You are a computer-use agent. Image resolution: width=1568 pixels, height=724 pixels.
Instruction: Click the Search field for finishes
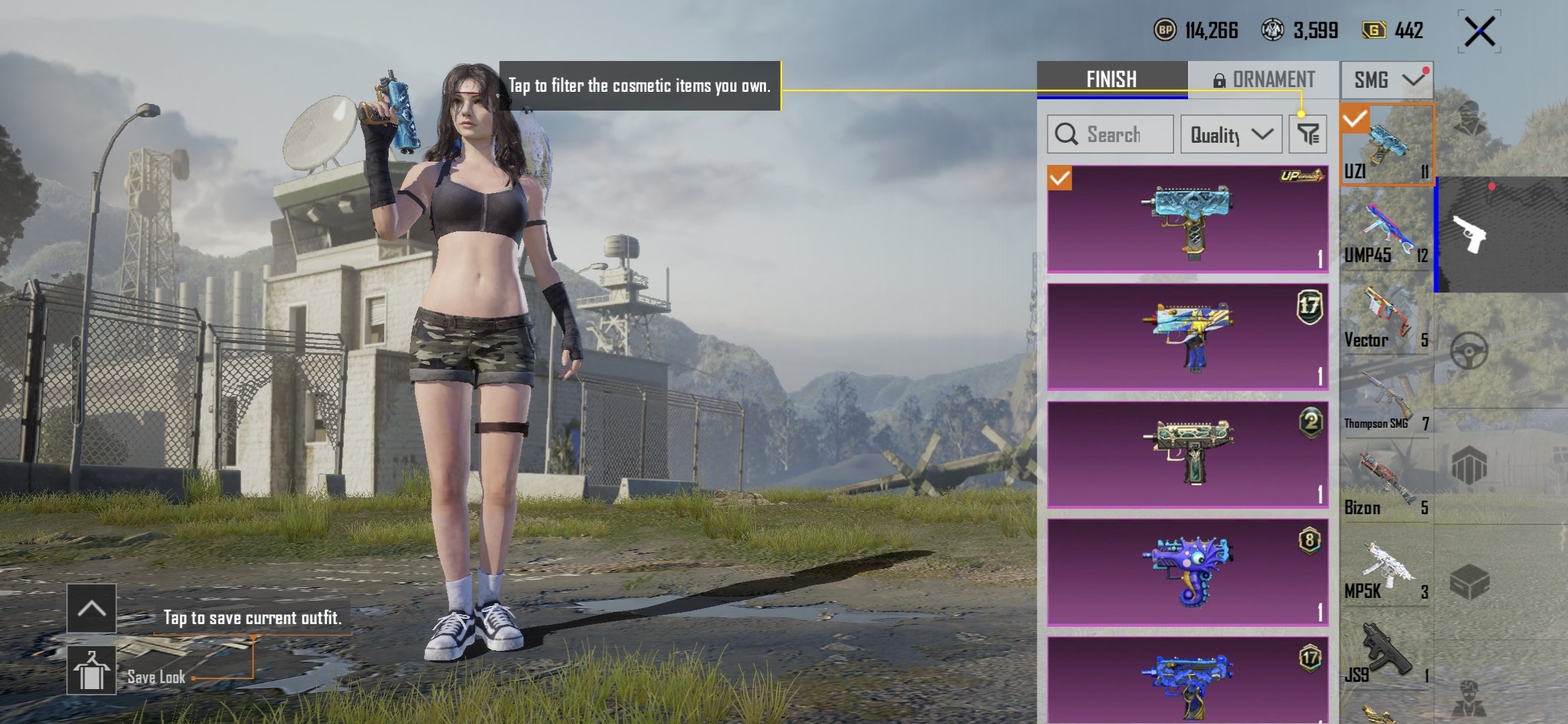click(1110, 134)
